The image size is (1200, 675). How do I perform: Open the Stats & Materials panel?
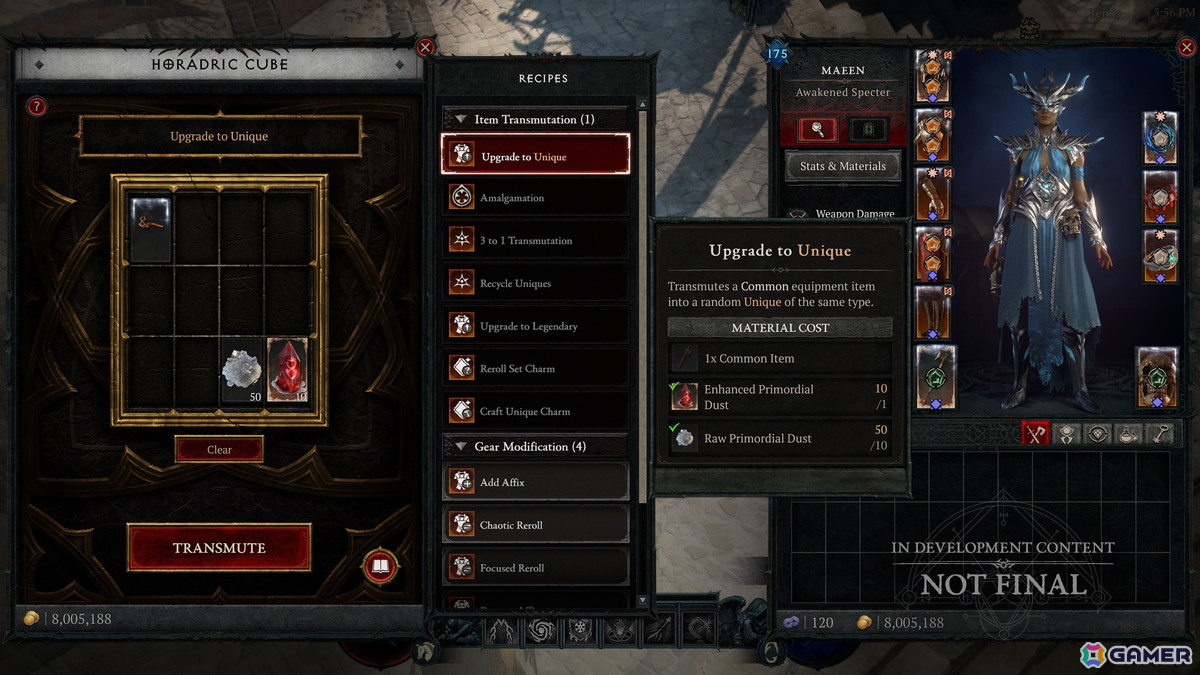point(843,166)
